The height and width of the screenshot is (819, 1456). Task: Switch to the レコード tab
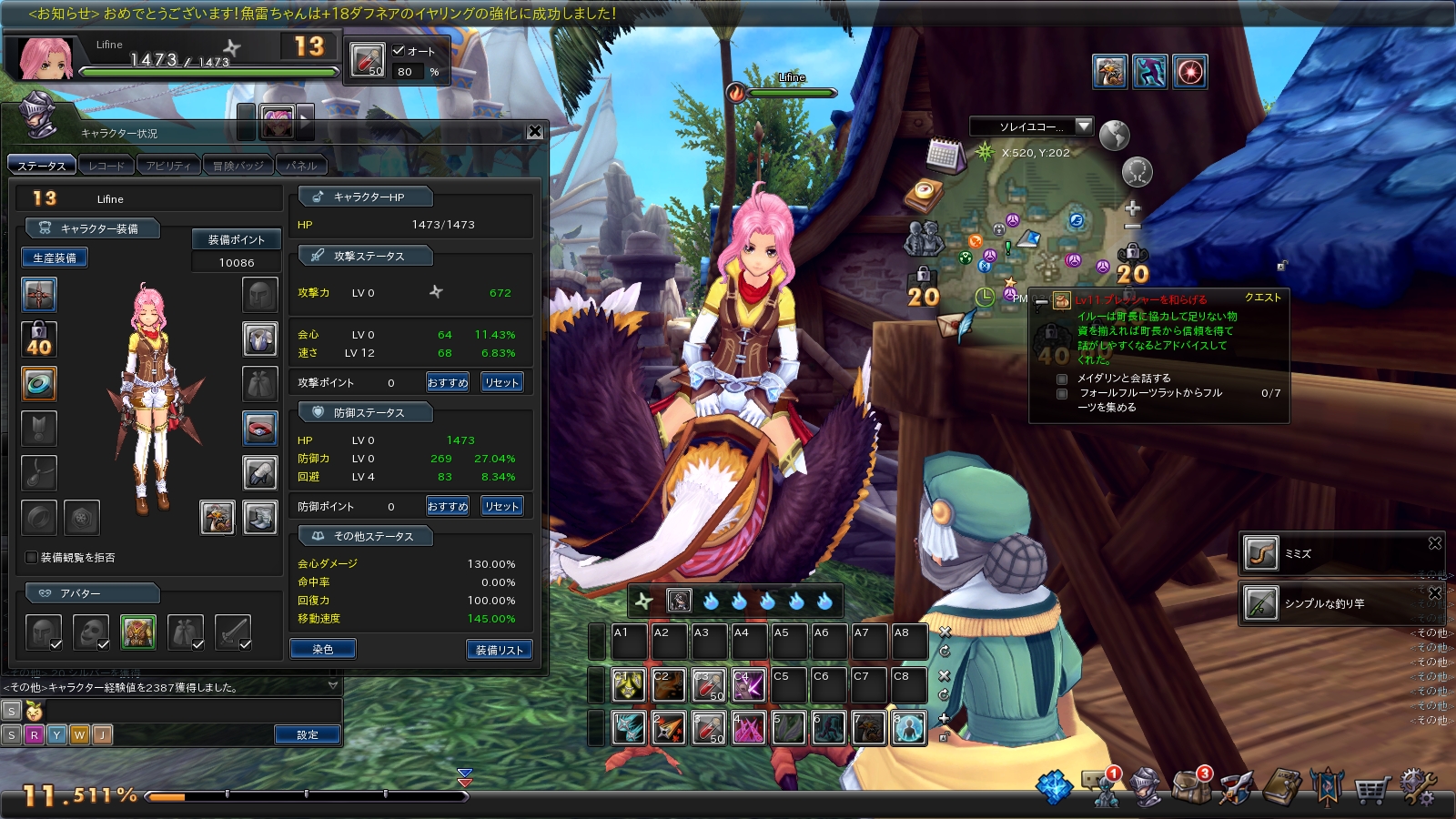click(106, 166)
